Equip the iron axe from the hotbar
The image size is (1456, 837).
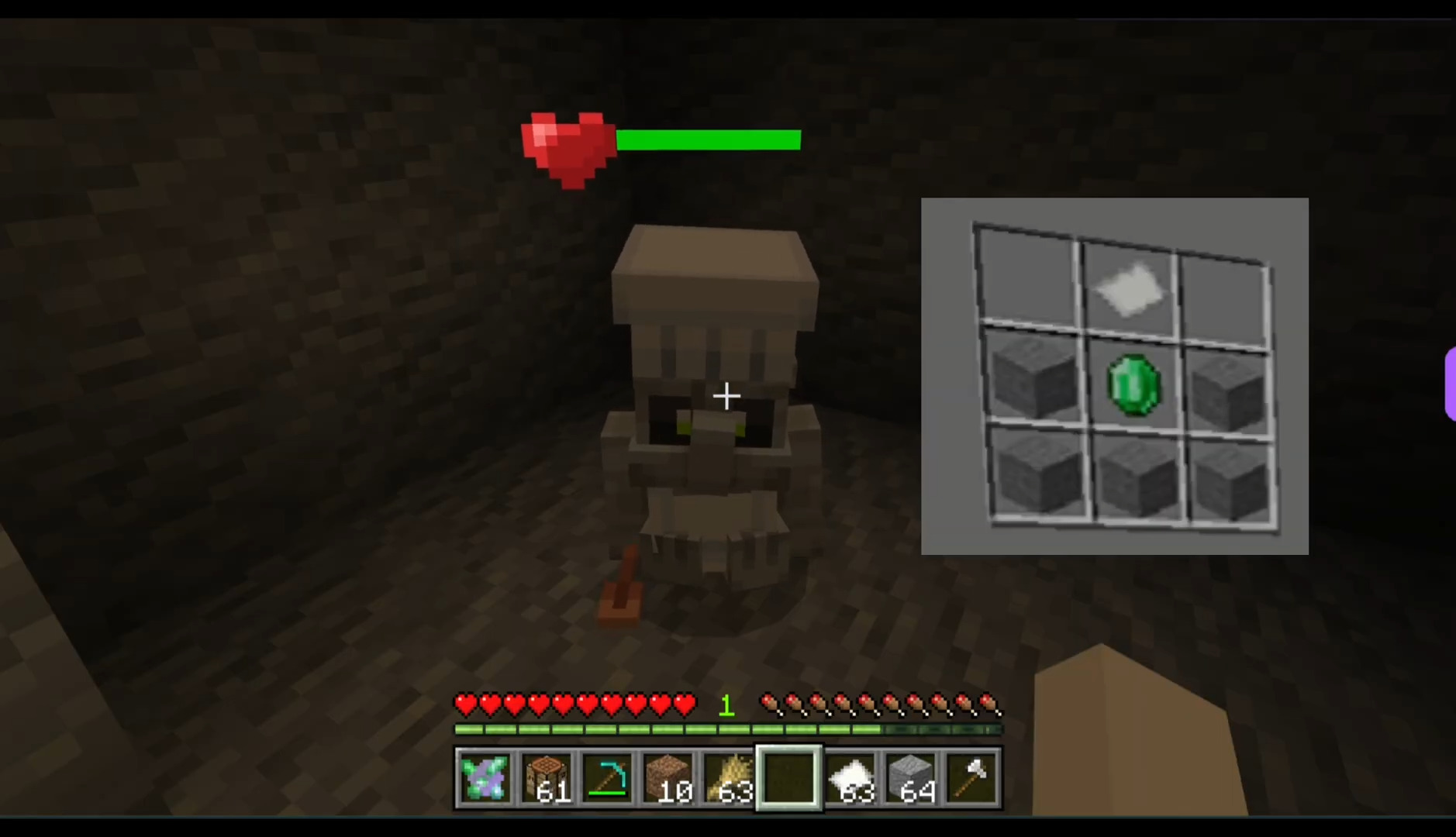[x=972, y=778]
